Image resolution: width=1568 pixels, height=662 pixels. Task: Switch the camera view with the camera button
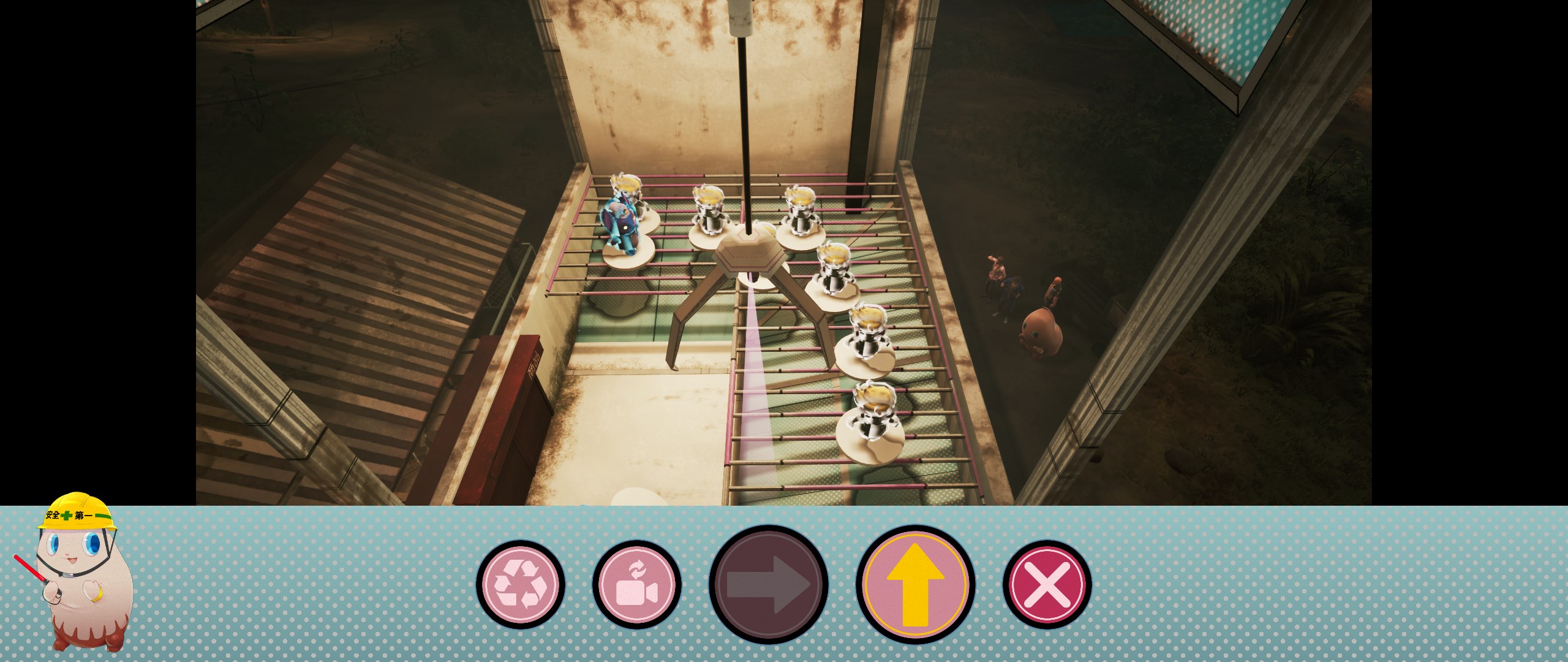(637, 584)
